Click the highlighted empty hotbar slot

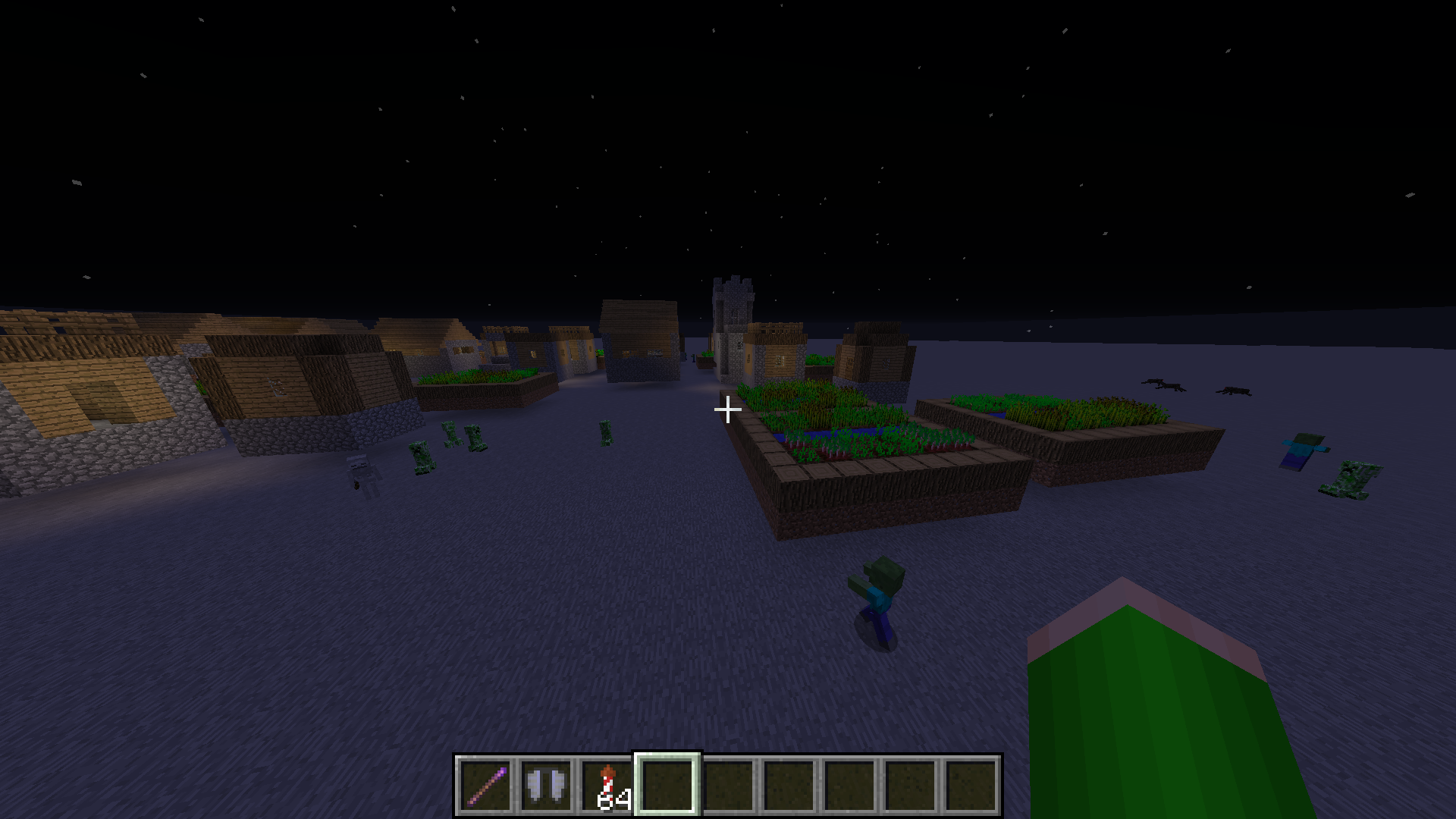coord(667,786)
